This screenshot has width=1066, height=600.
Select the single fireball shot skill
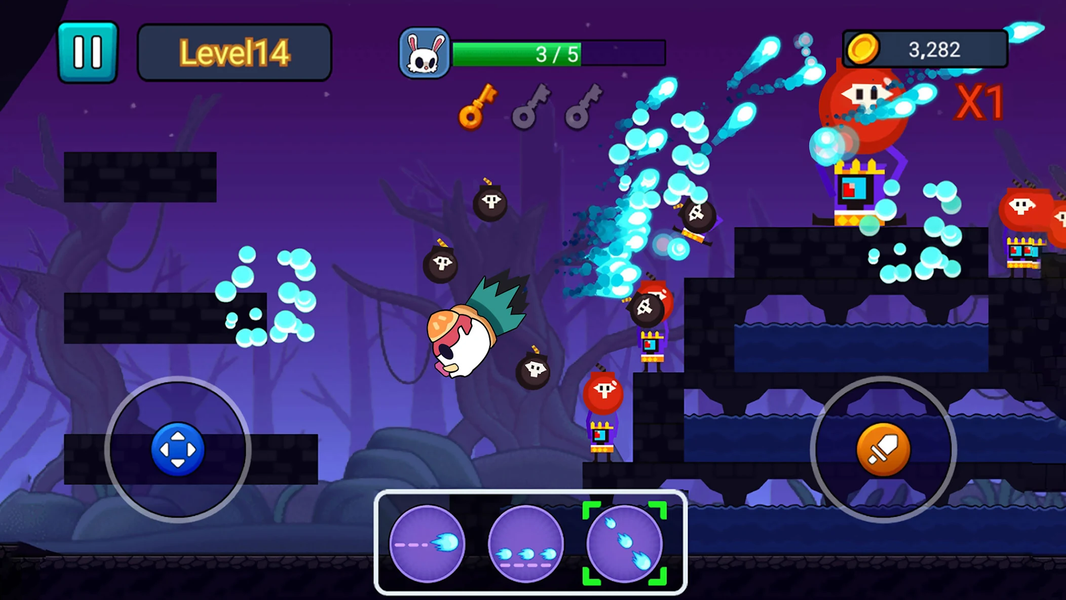point(427,544)
